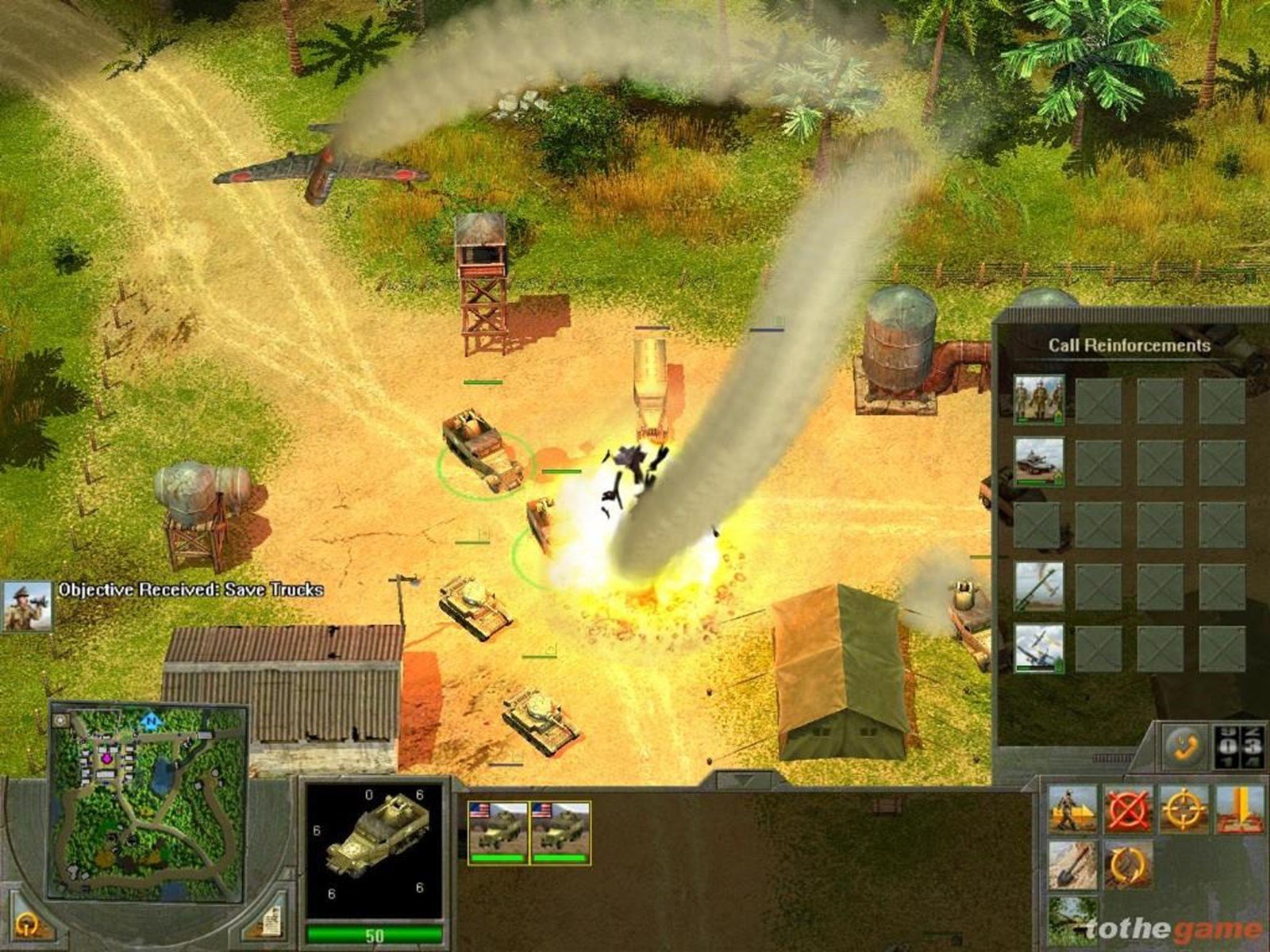
Task: Select the infantry squad reinforcement slot
Action: point(1039,401)
